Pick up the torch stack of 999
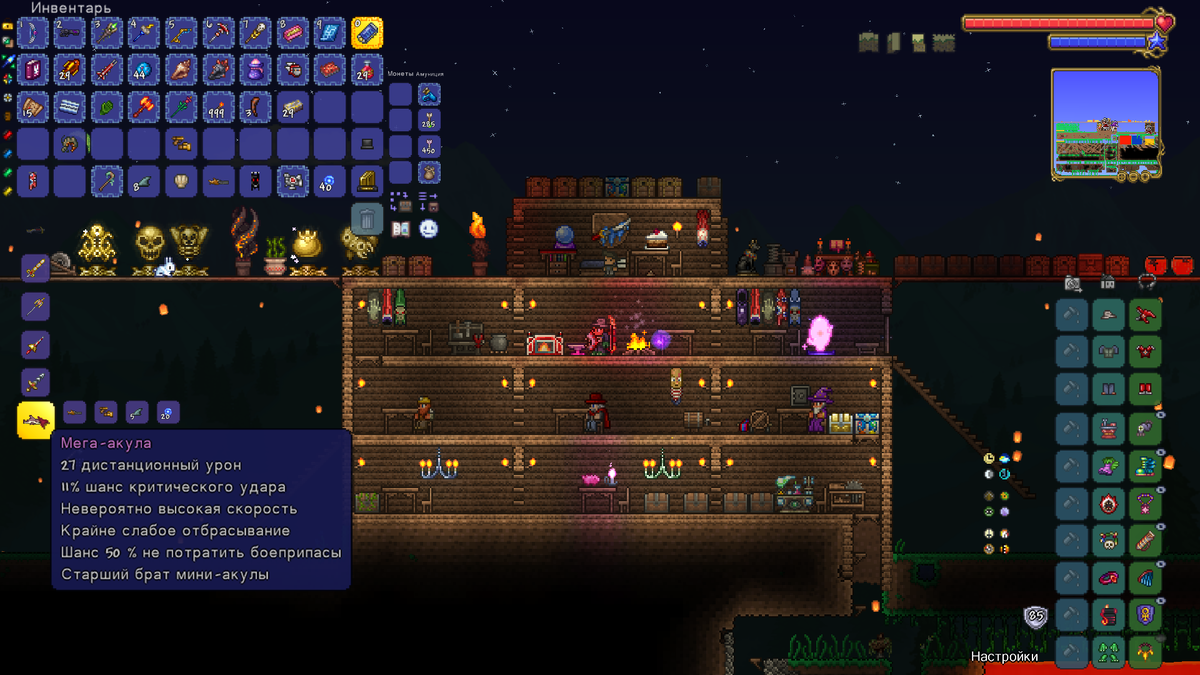Screen dimensions: 1200x675 218,107
